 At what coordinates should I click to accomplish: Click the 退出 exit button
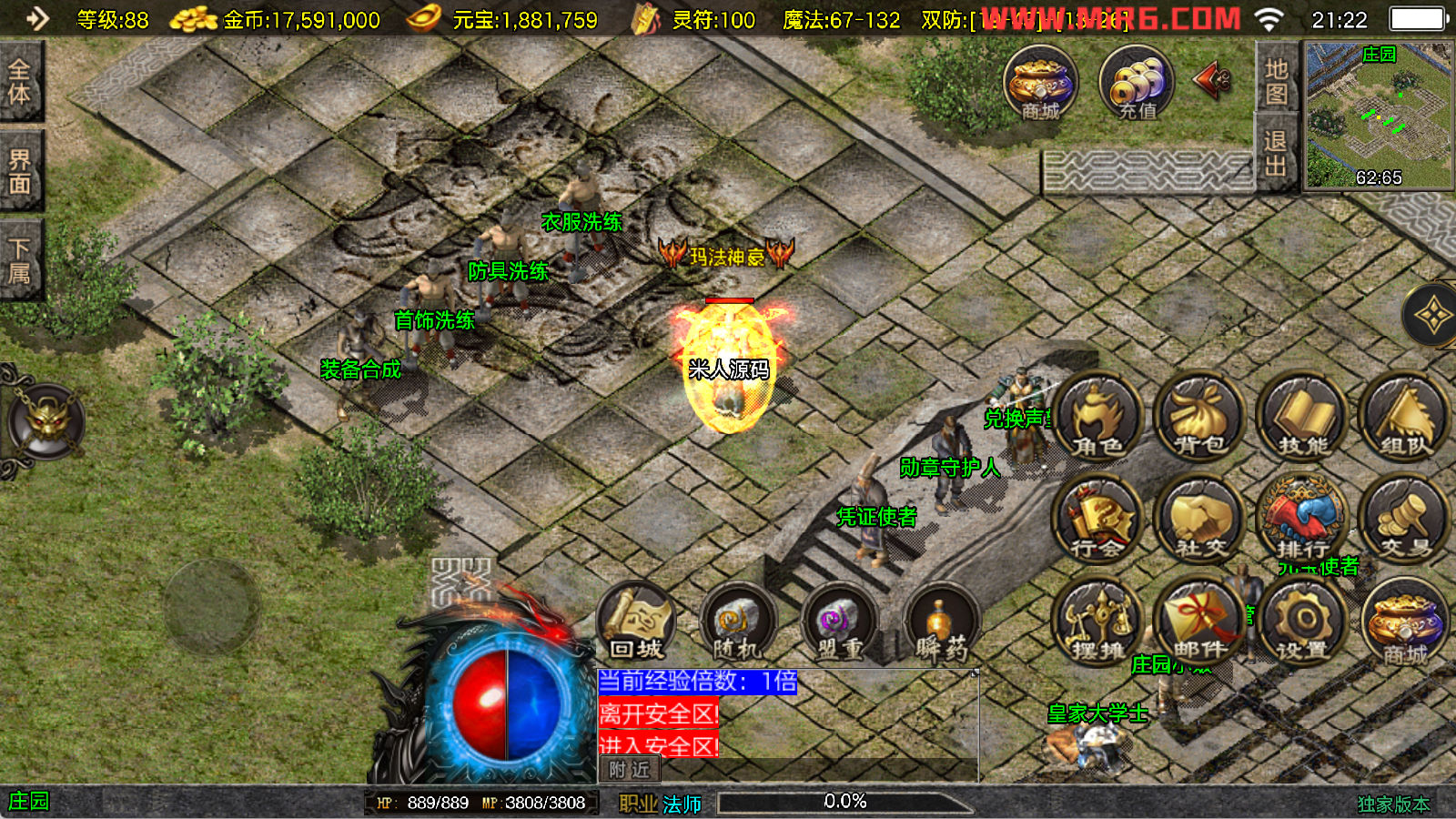[x=1276, y=153]
